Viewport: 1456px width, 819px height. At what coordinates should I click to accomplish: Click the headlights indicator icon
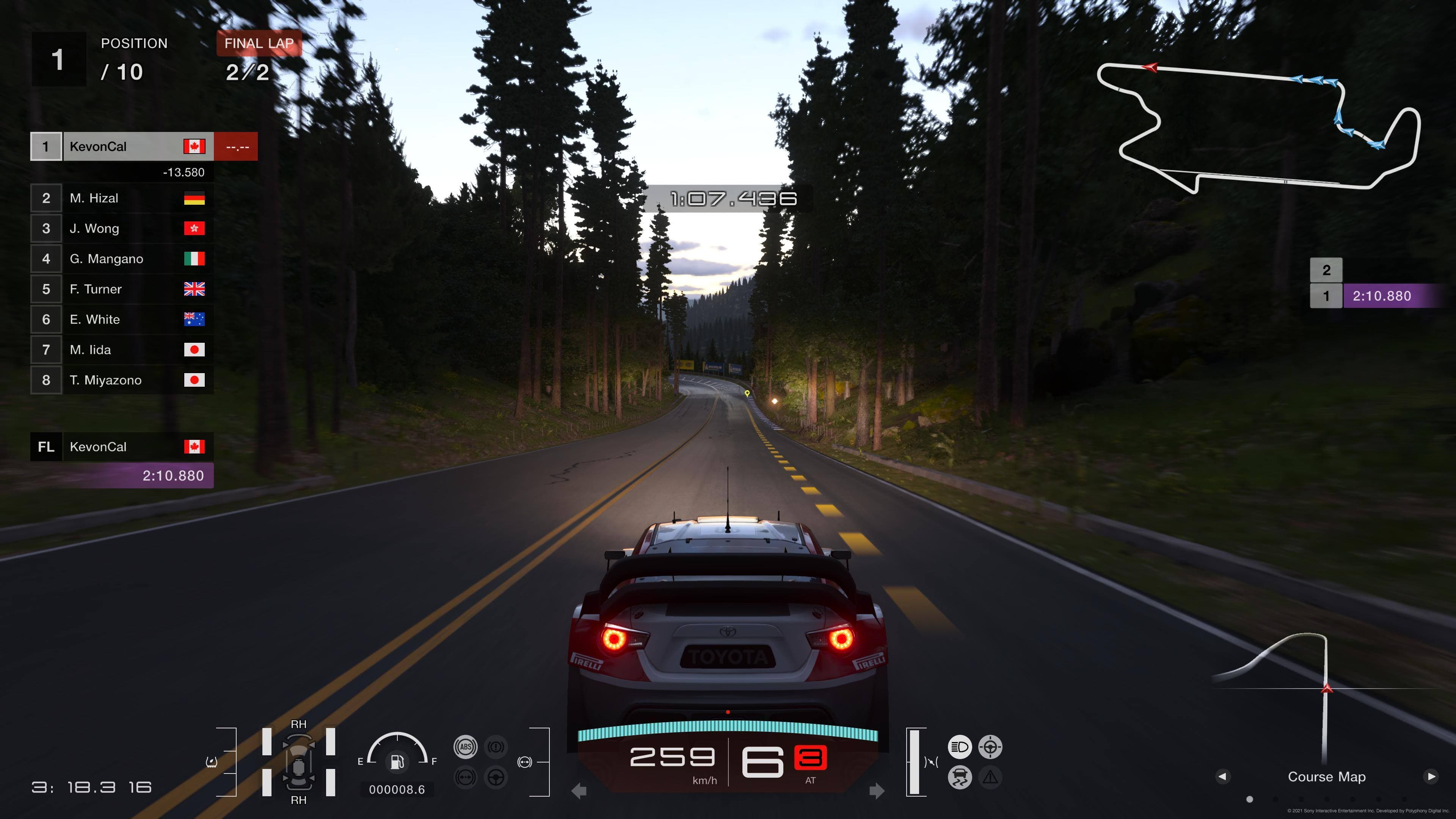[959, 747]
